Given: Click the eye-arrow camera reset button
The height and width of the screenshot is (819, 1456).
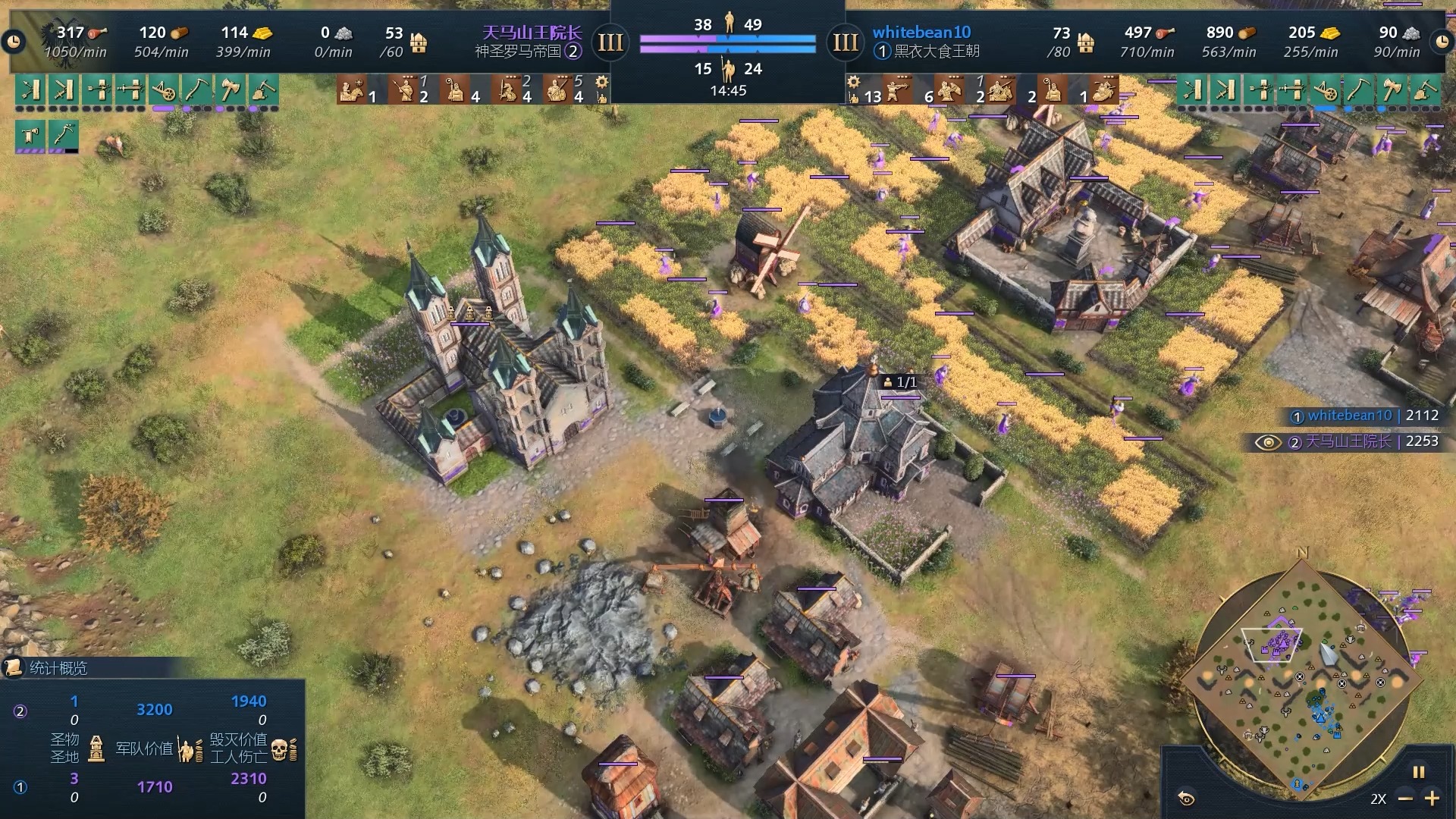Looking at the screenshot, I should (x=1187, y=798).
